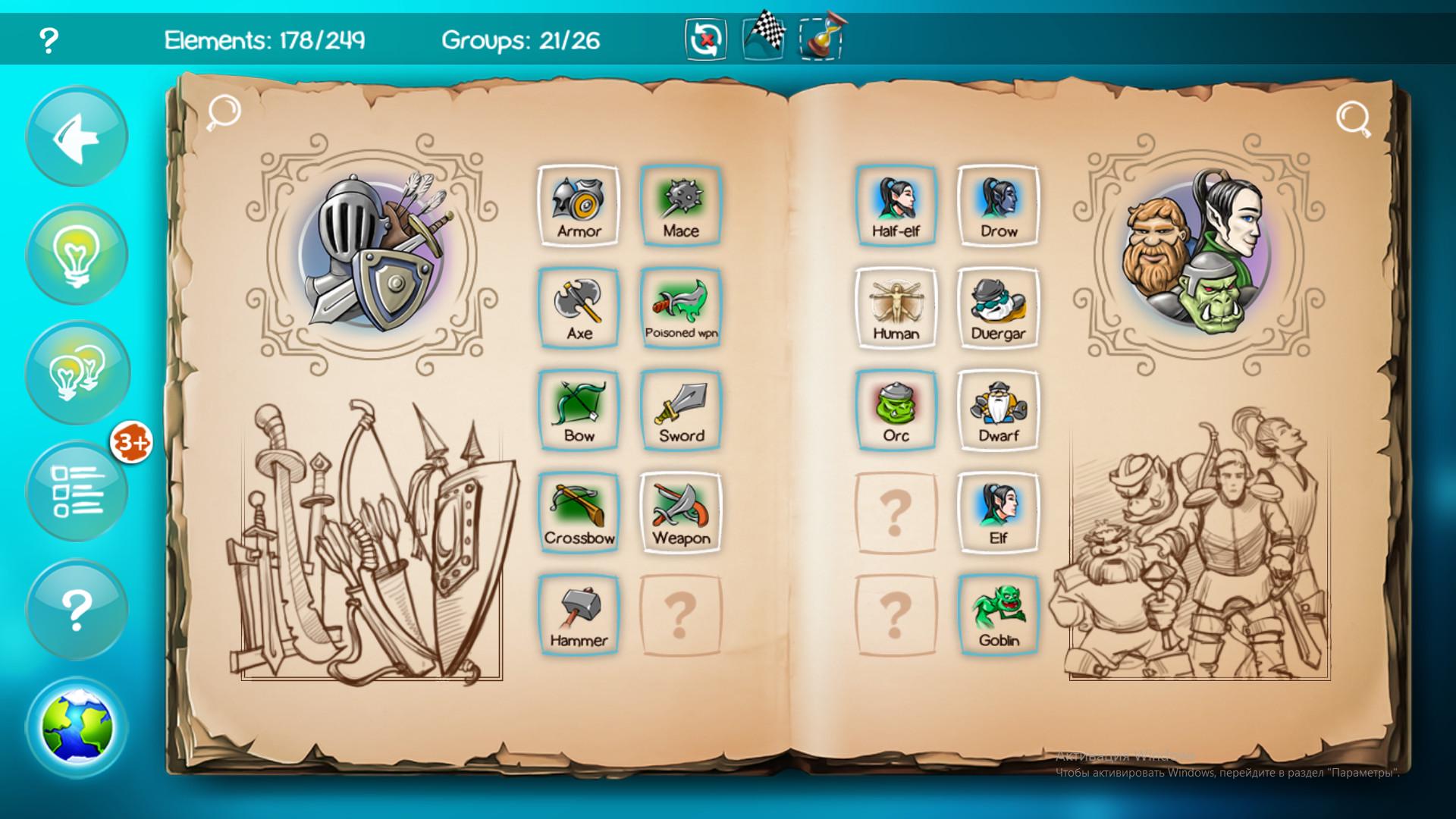Open the globe world button
Viewport: 1456px width, 819px height.
click(x=77, y=727)
